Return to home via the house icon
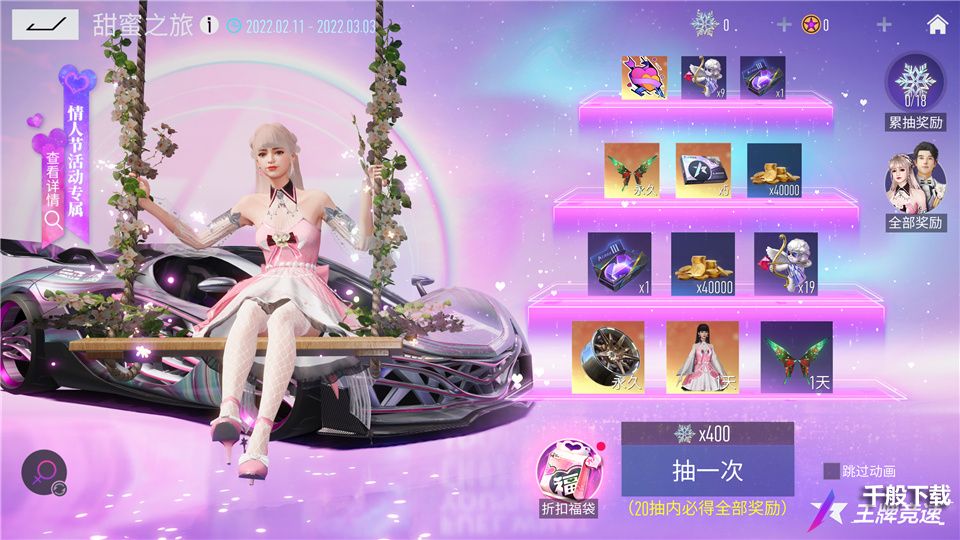960x540 pixels. click(x=937, y=25)
